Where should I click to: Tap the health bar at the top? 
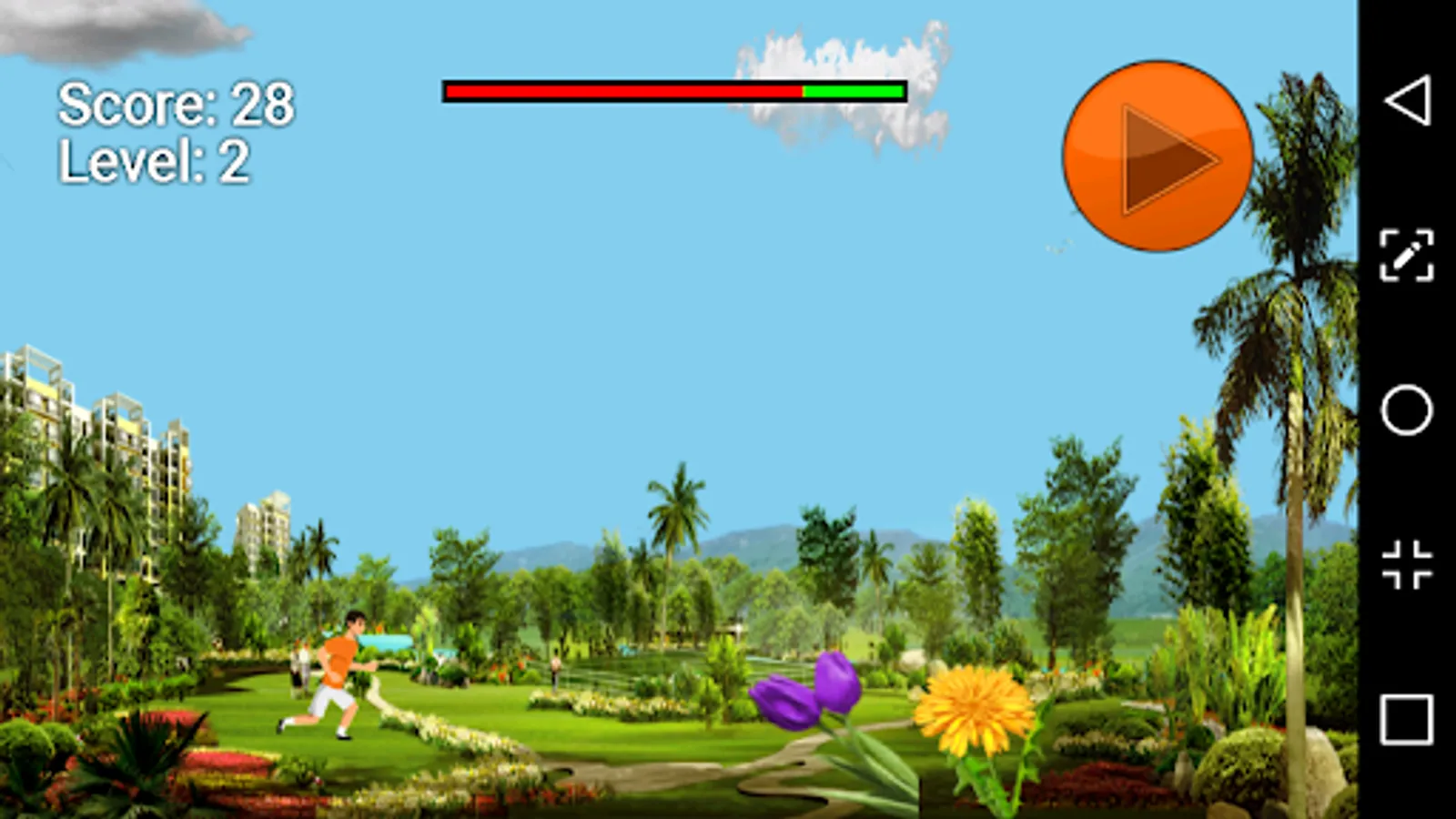[x=673, y=91]
